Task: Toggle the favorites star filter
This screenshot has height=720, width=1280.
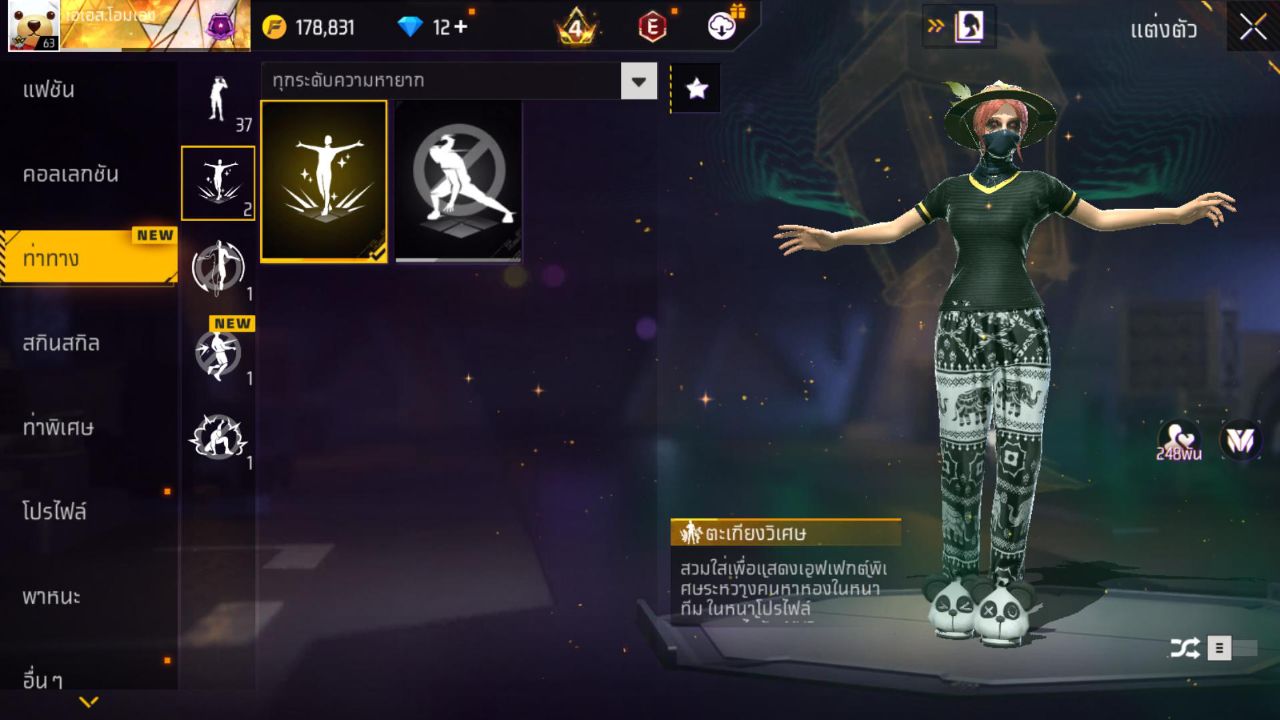Action: tap(695, 88)
